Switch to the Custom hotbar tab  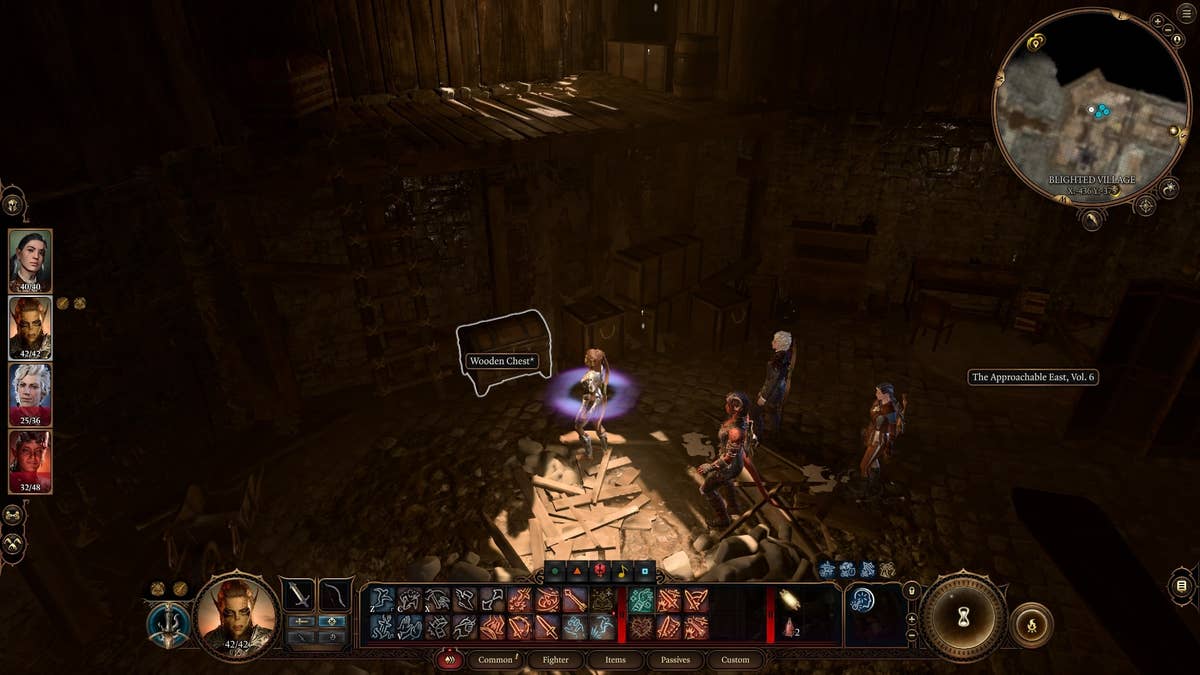[x=735, y=660]
